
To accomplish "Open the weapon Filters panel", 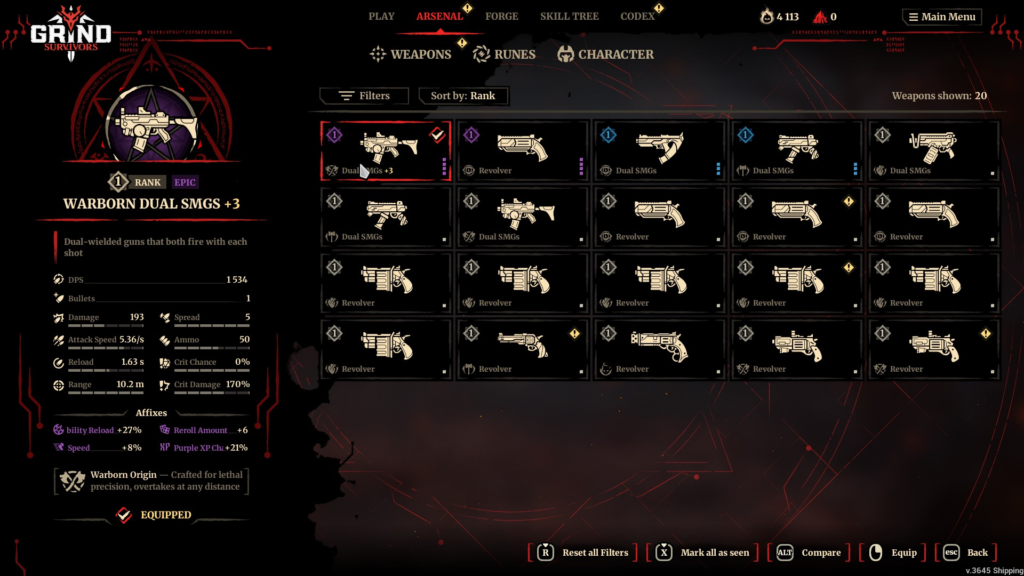I will pyautogui.click(x=364, y=96).
